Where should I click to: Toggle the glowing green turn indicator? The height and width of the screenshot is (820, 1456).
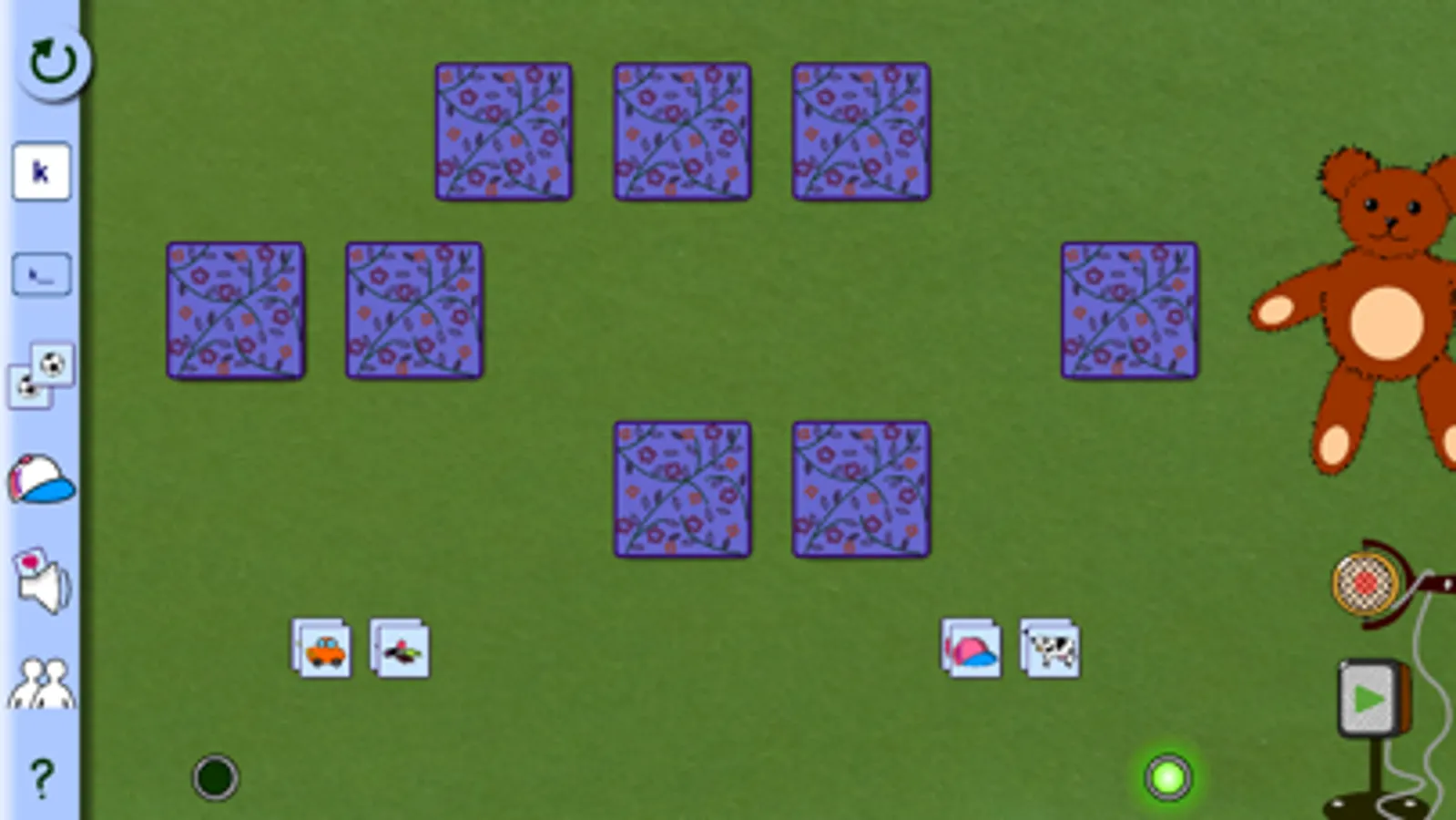click(x=1168, y=777)
